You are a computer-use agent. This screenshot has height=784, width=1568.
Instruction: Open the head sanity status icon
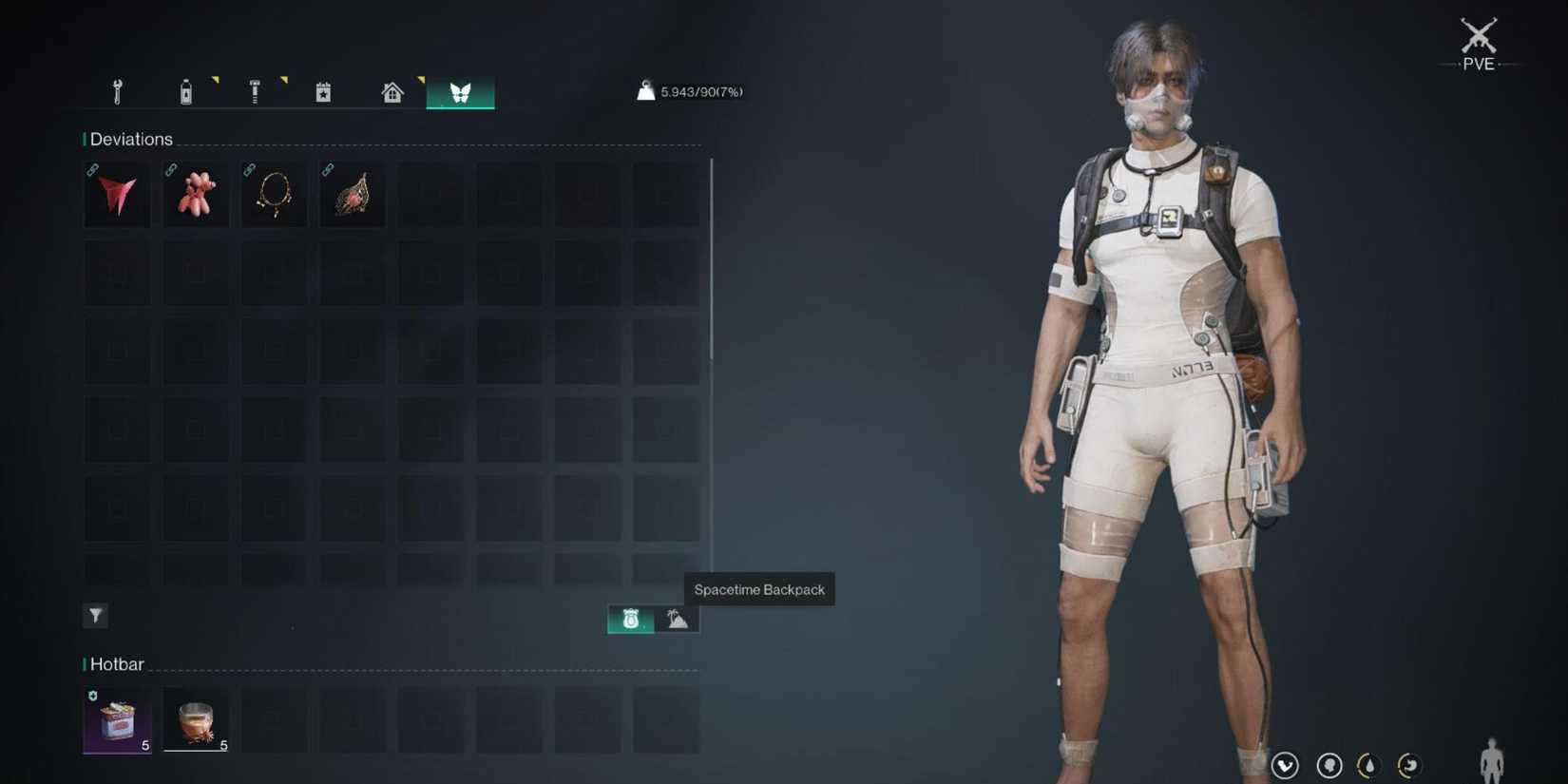pos(1329,764)
